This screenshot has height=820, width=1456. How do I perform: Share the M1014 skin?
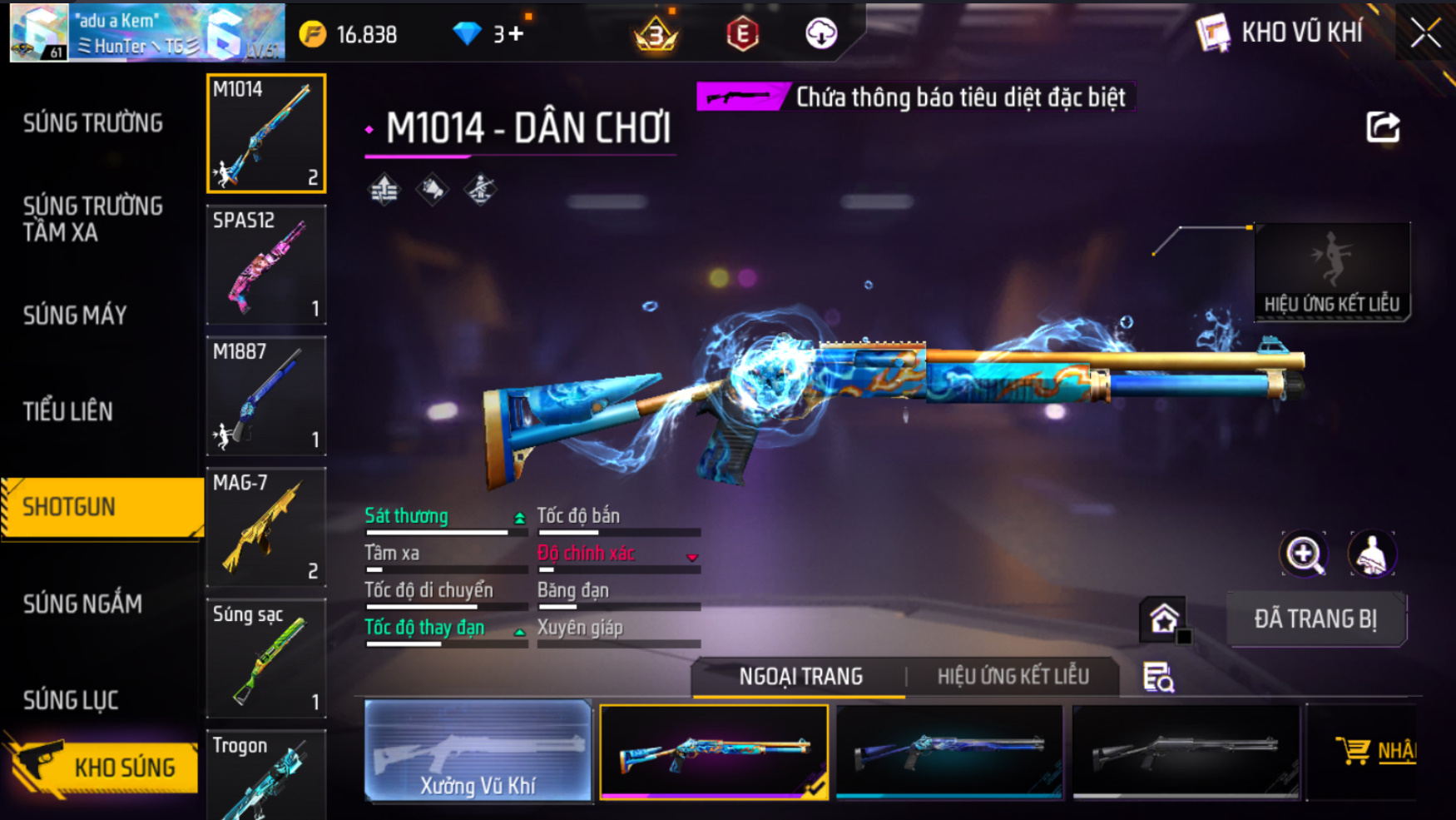tap(1383, 127)
